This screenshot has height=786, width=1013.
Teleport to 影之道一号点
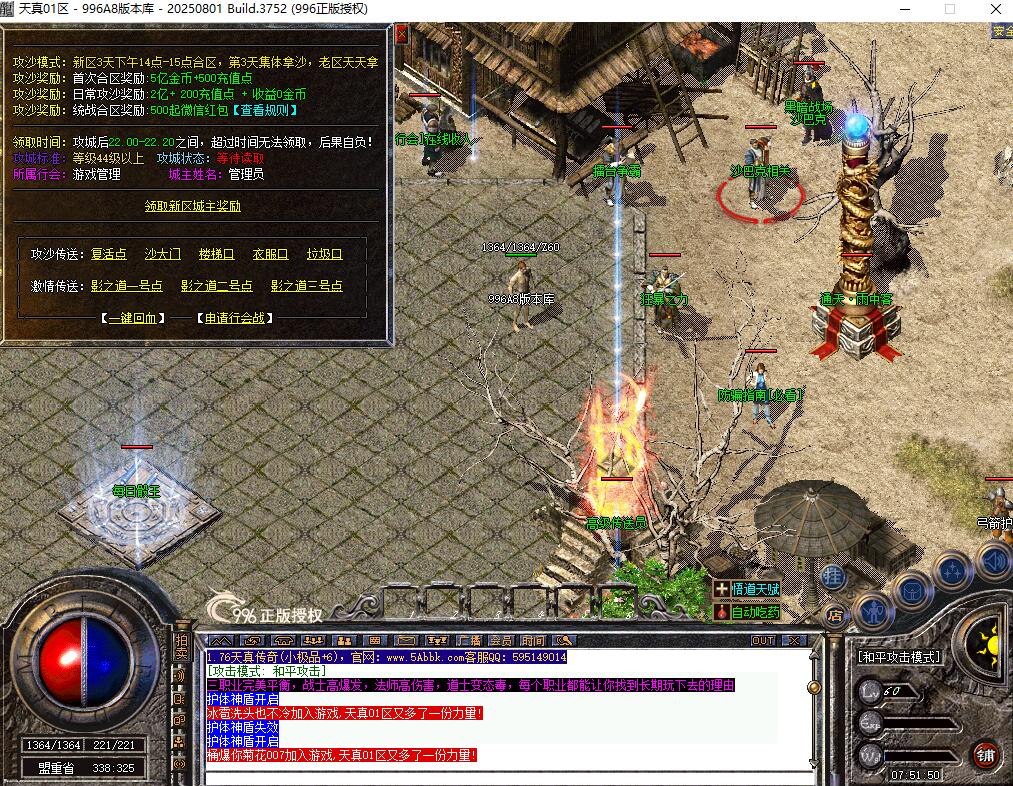coord(126,286)
